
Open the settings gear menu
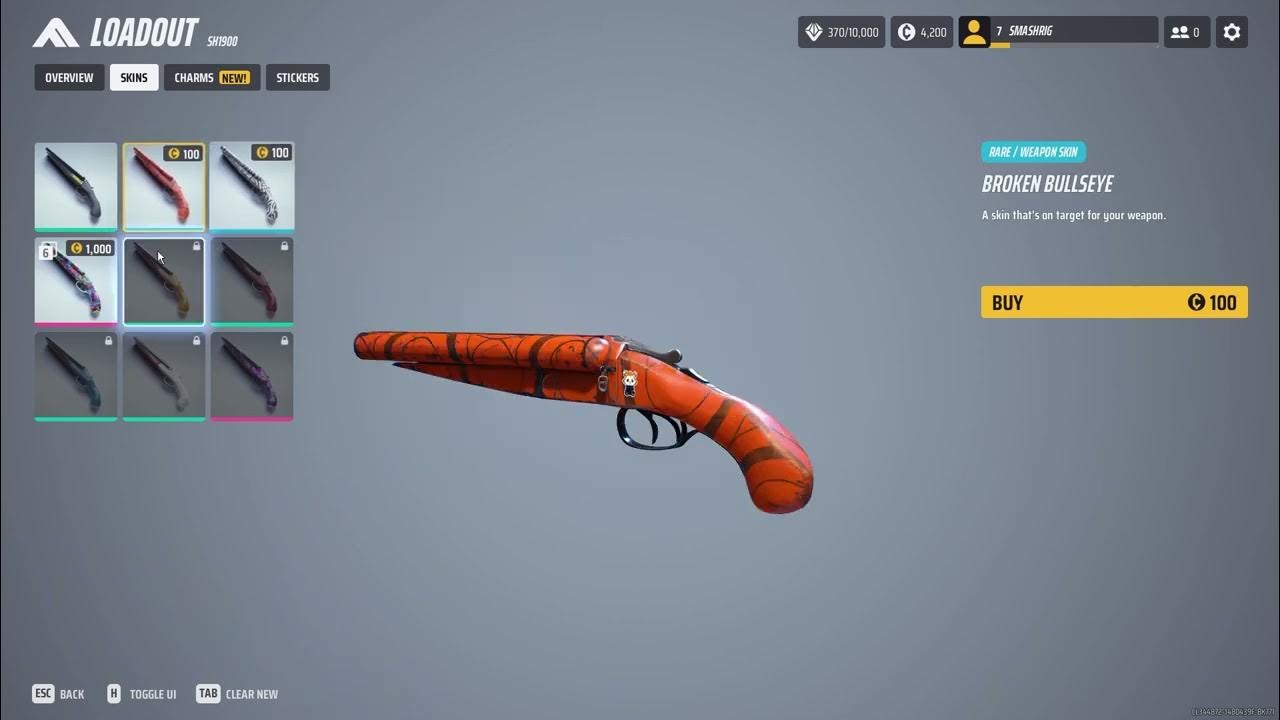point(1232,32)
